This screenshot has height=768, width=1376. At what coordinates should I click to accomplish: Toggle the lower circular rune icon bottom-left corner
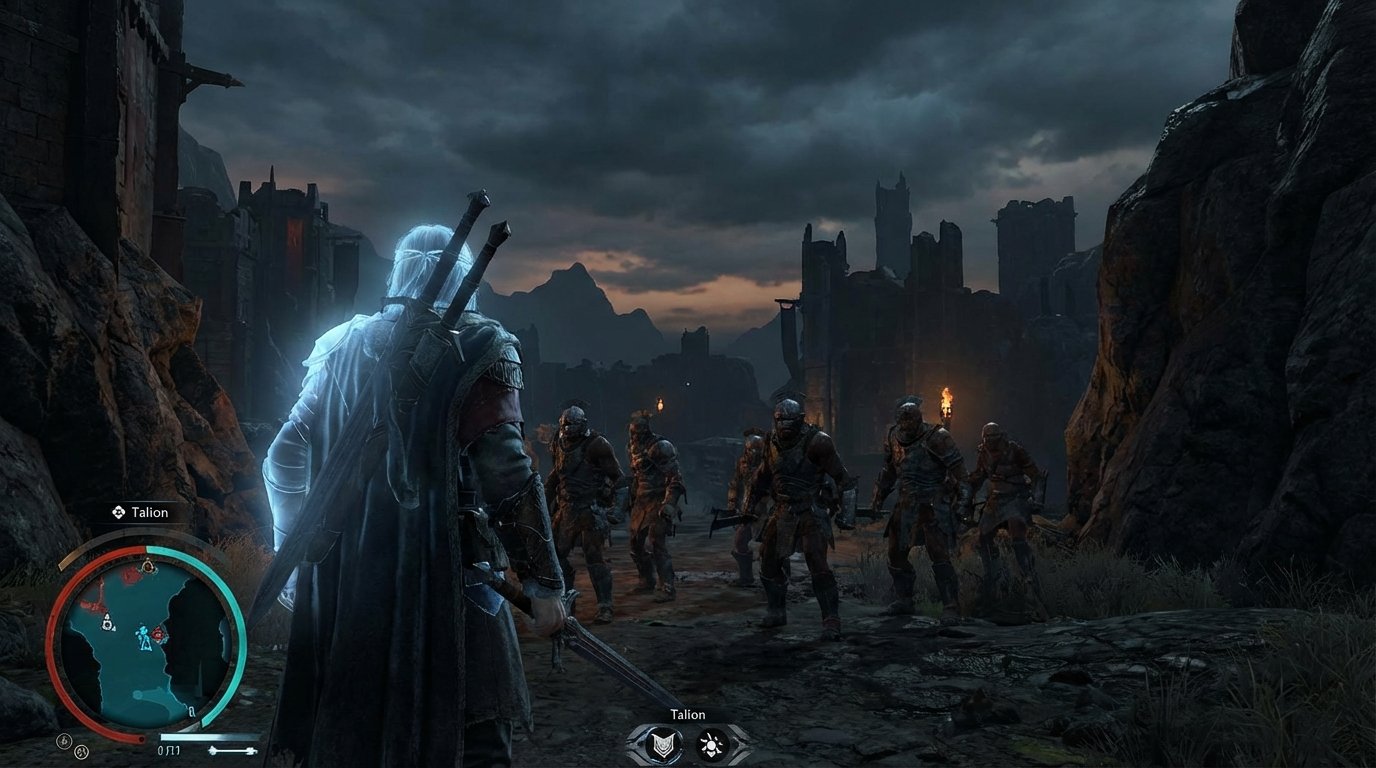81,751
